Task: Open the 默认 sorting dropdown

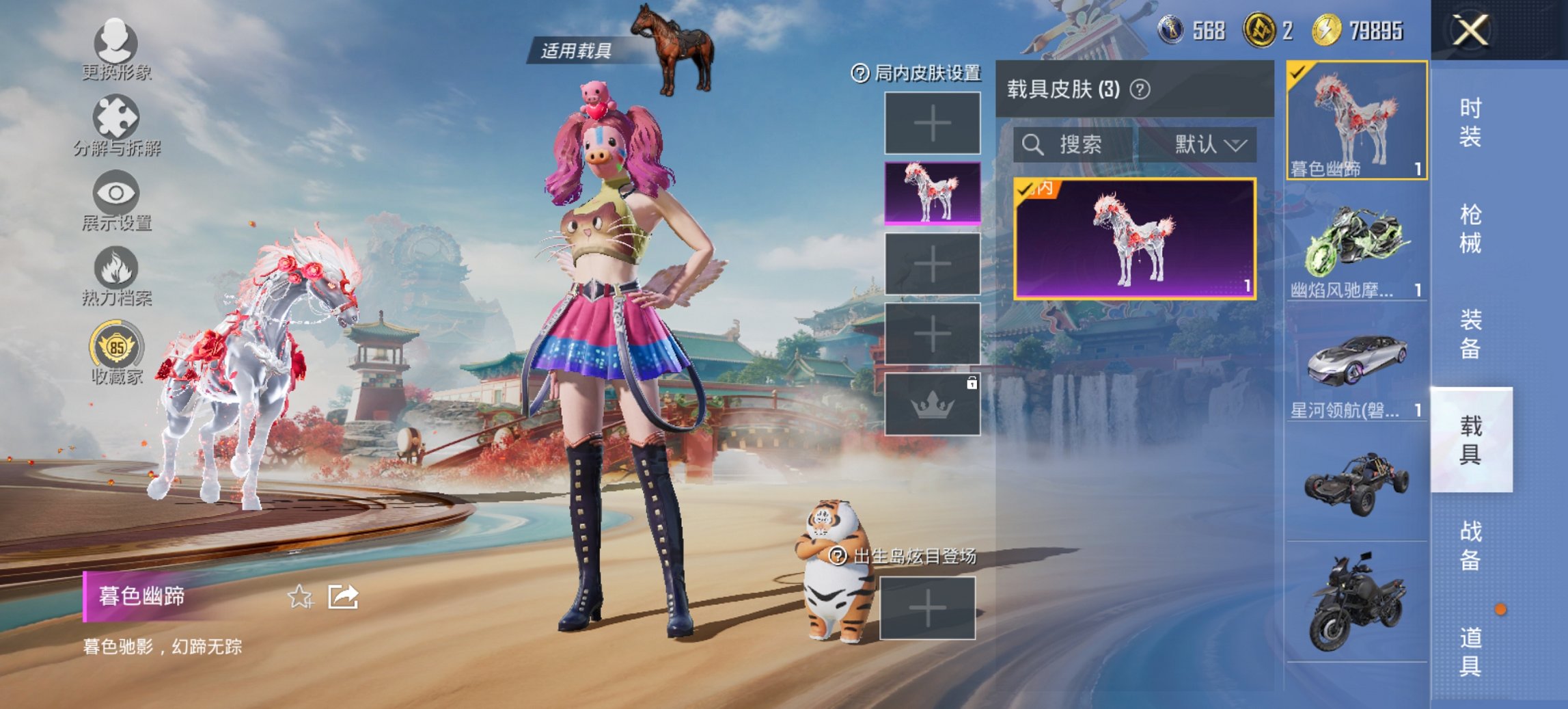Action: (1213, 145)
